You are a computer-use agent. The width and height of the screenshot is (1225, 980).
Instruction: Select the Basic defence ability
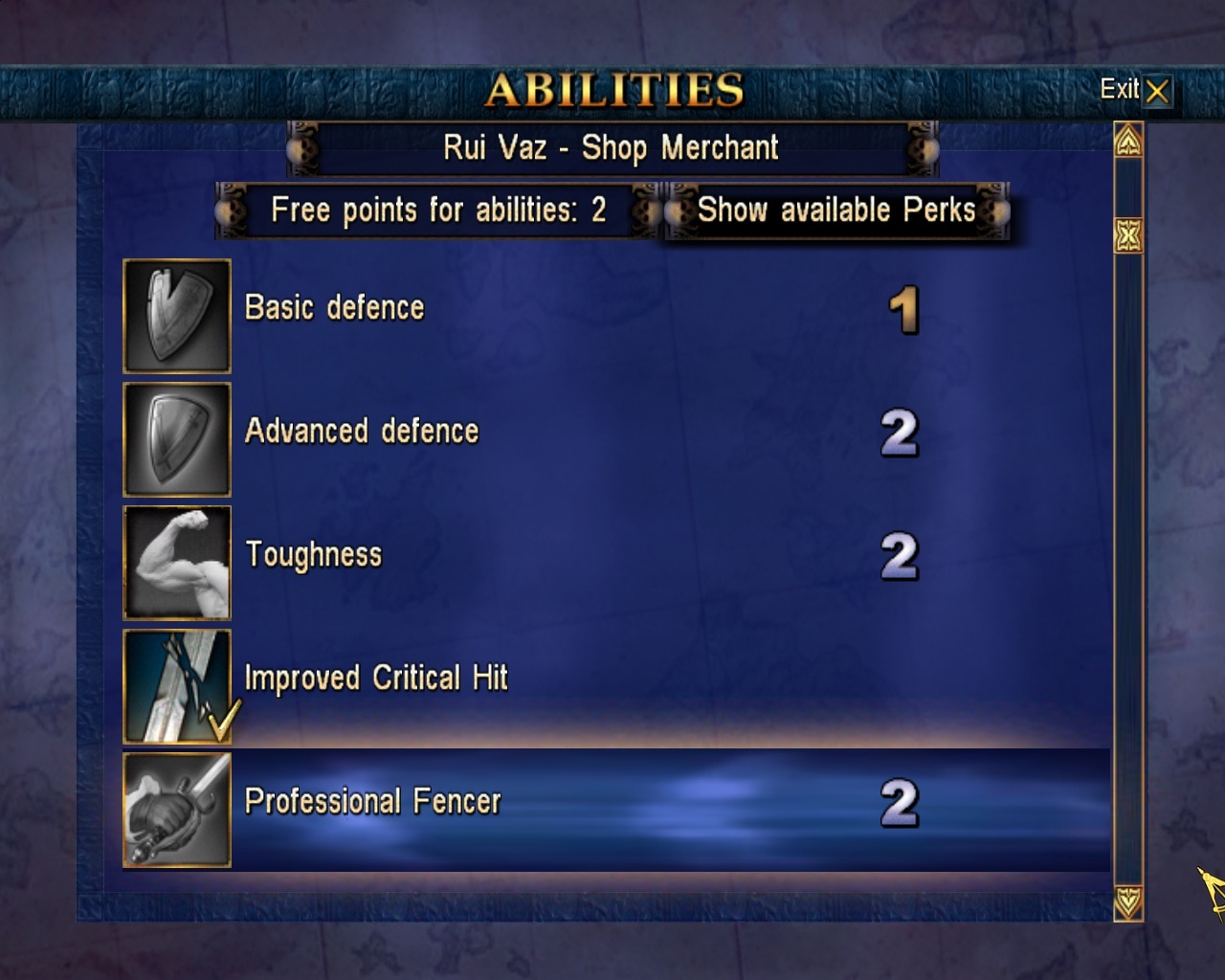point(334,308)
